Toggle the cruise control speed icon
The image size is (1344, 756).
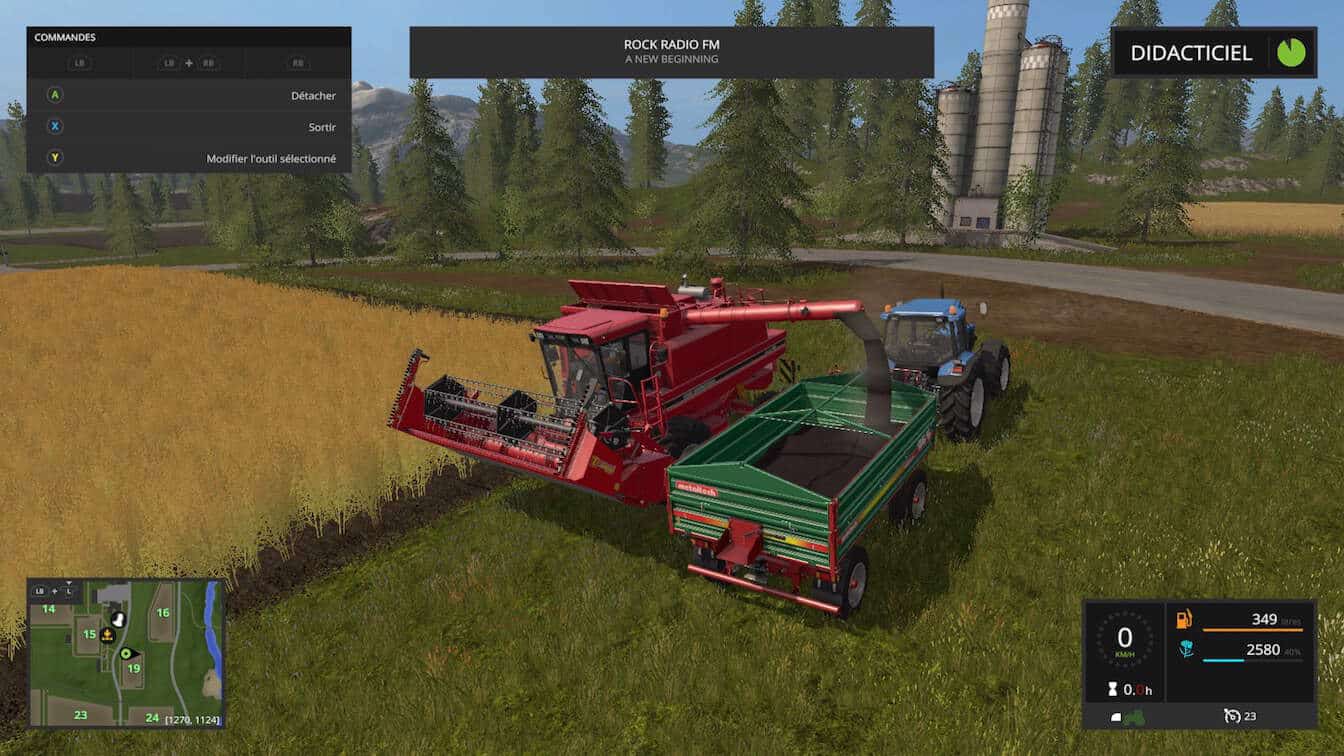(1232, 716)
